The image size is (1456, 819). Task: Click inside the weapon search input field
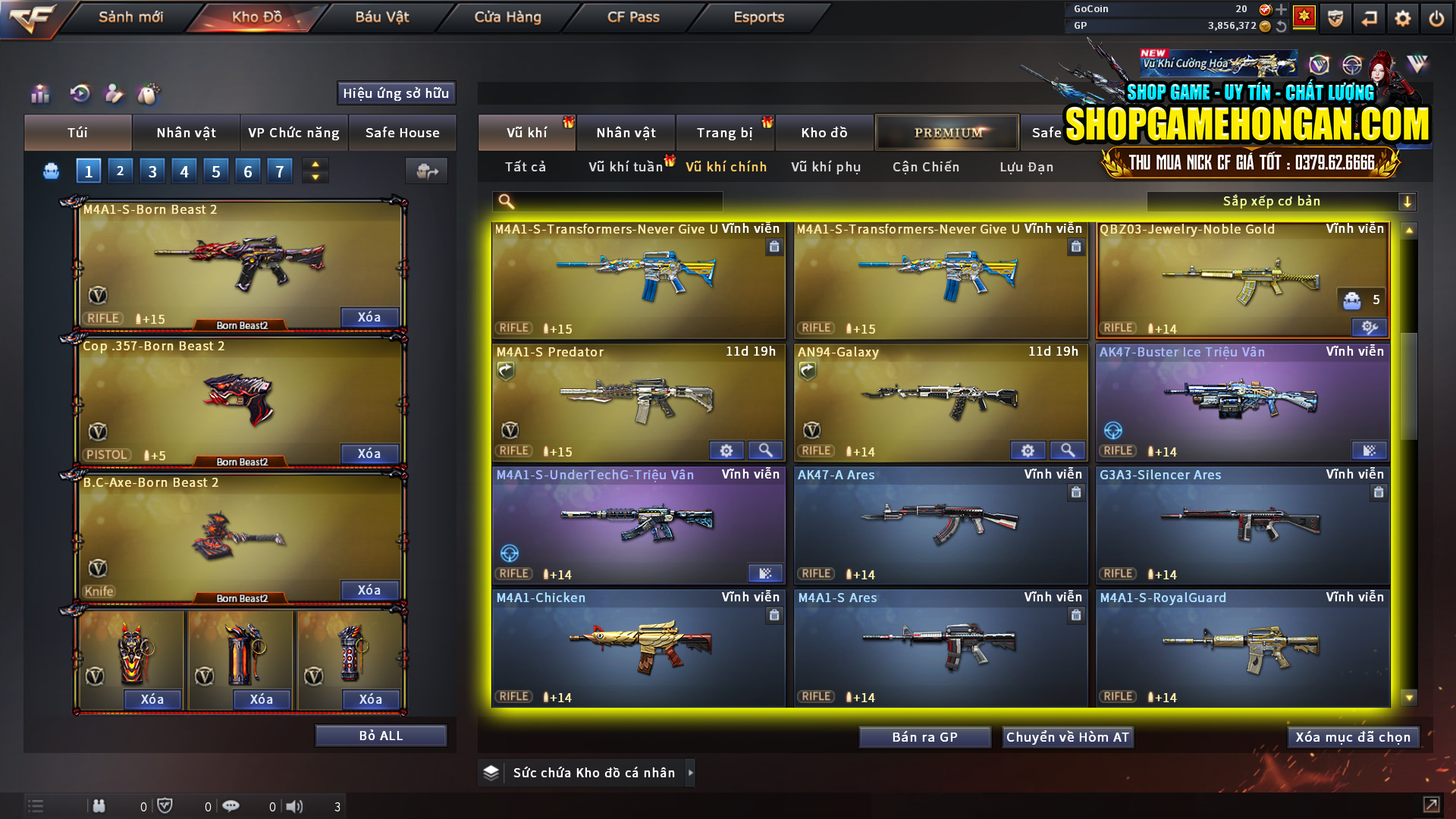(x=607, y=202)
